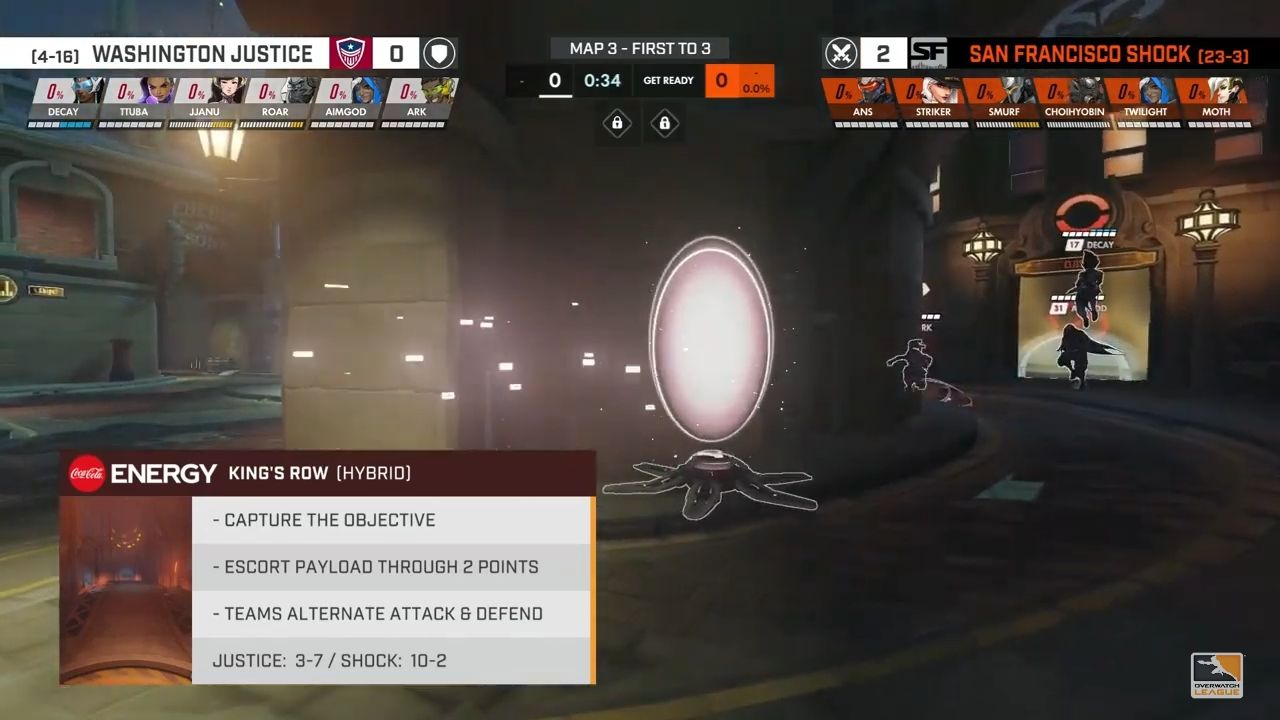This screenshot has height=720, width=1280.
Task: Select the crossed-swords attack icon beside Shock's score
Action: [x=841, y=54]
